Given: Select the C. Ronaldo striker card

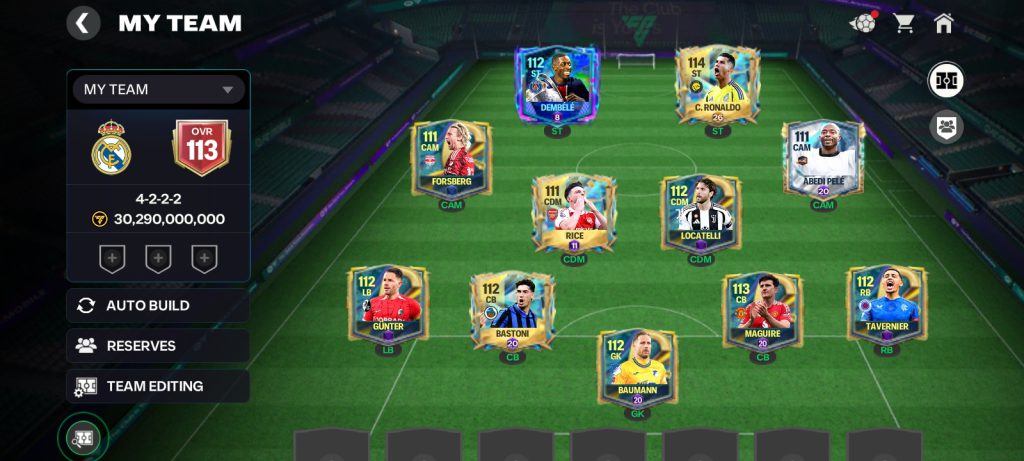Looking at the screenshot, I should point(716,85).
